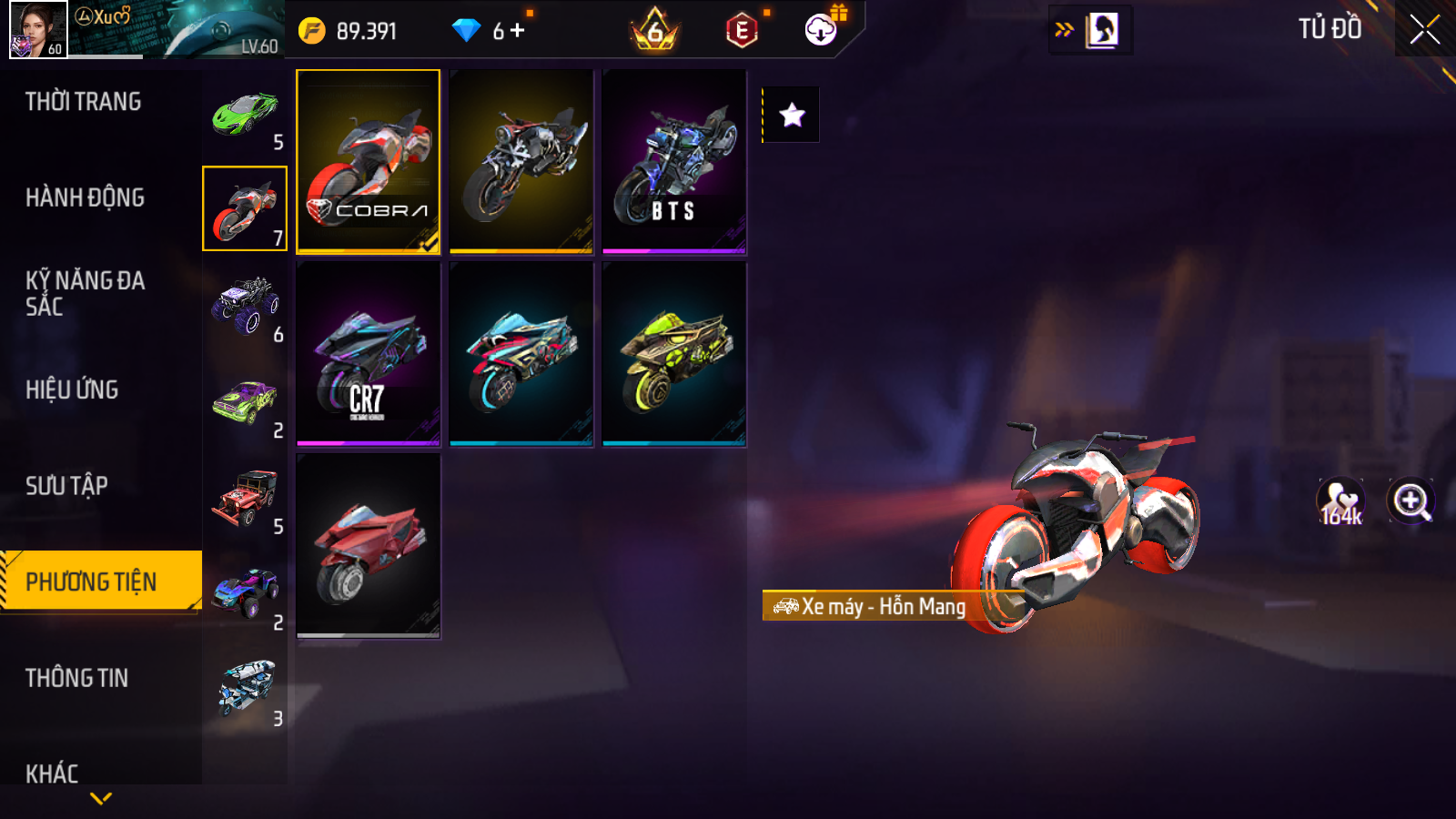Choose the yellow-green camo motorcycle skin
Viewport: 1456px width, 819px height.
(674, 354)
